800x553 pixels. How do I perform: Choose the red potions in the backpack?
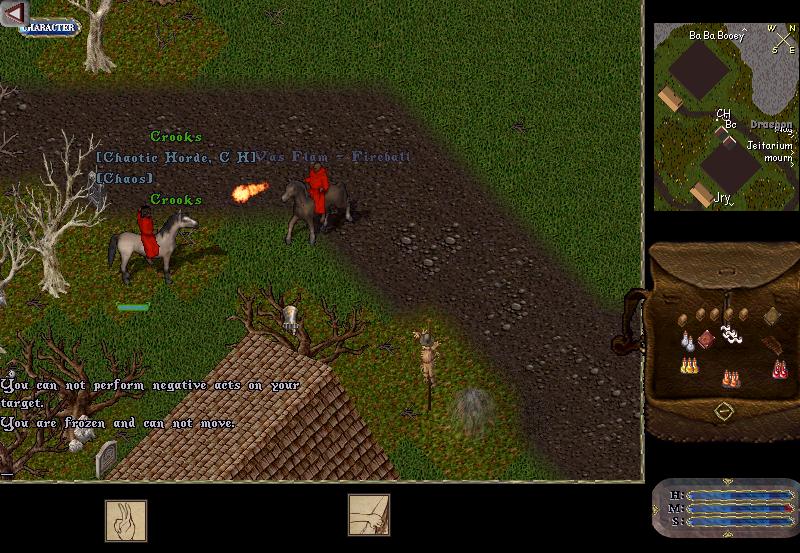tap(779, 369)
